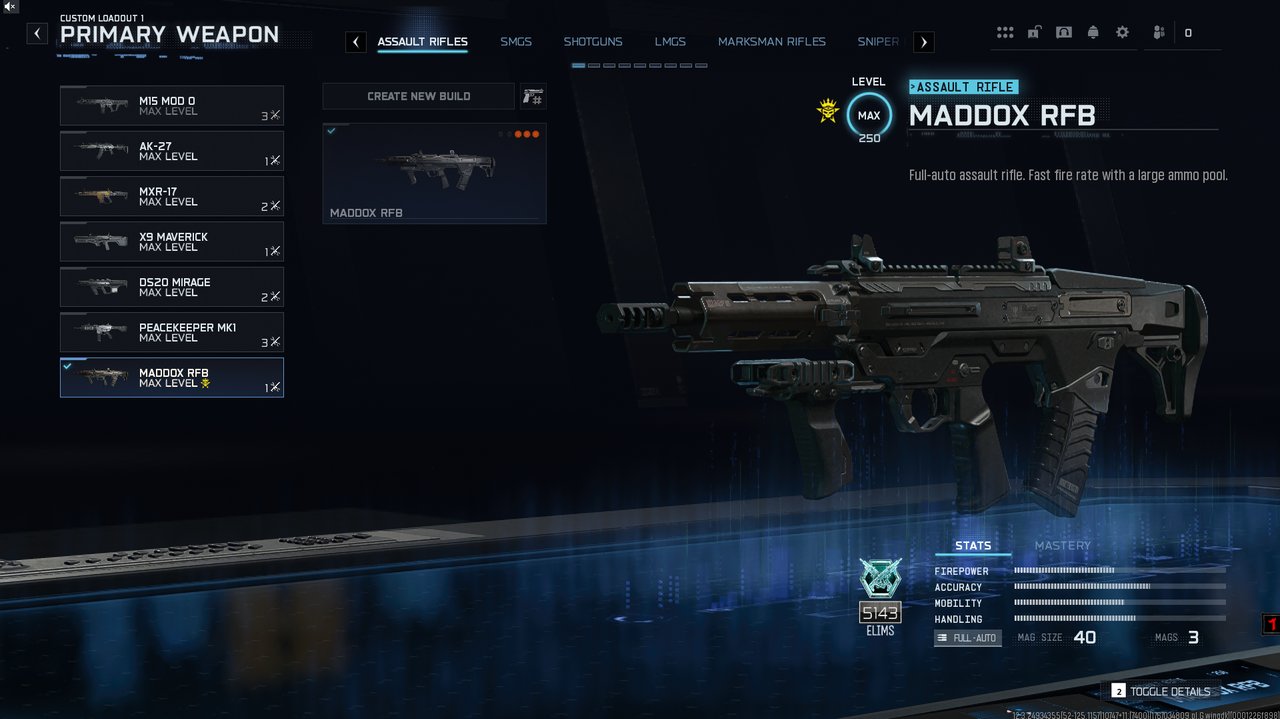This screenshot has height=719, width=1280.
Task: Select the X9 Maverick weapon row
Action: click(x=171, y=242)
